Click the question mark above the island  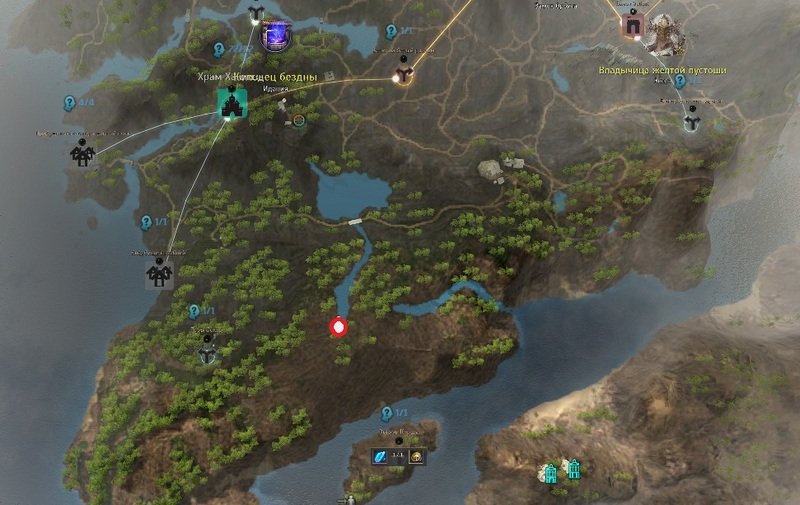coord(387,413)
